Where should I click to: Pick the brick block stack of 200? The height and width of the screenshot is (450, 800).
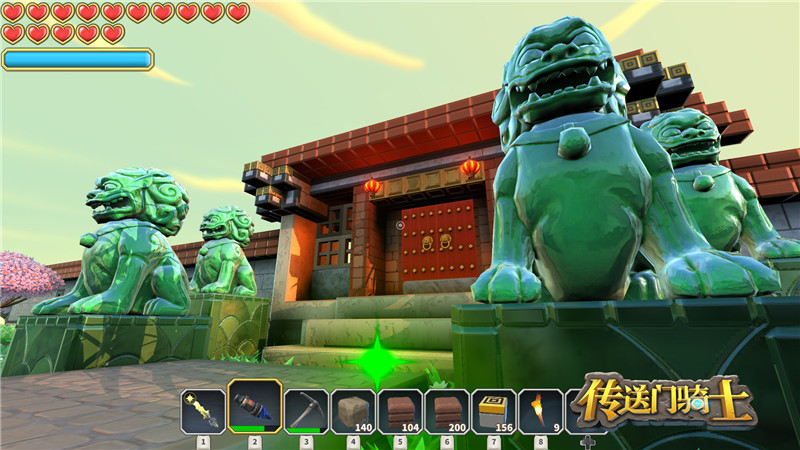[x=447, y=411]
